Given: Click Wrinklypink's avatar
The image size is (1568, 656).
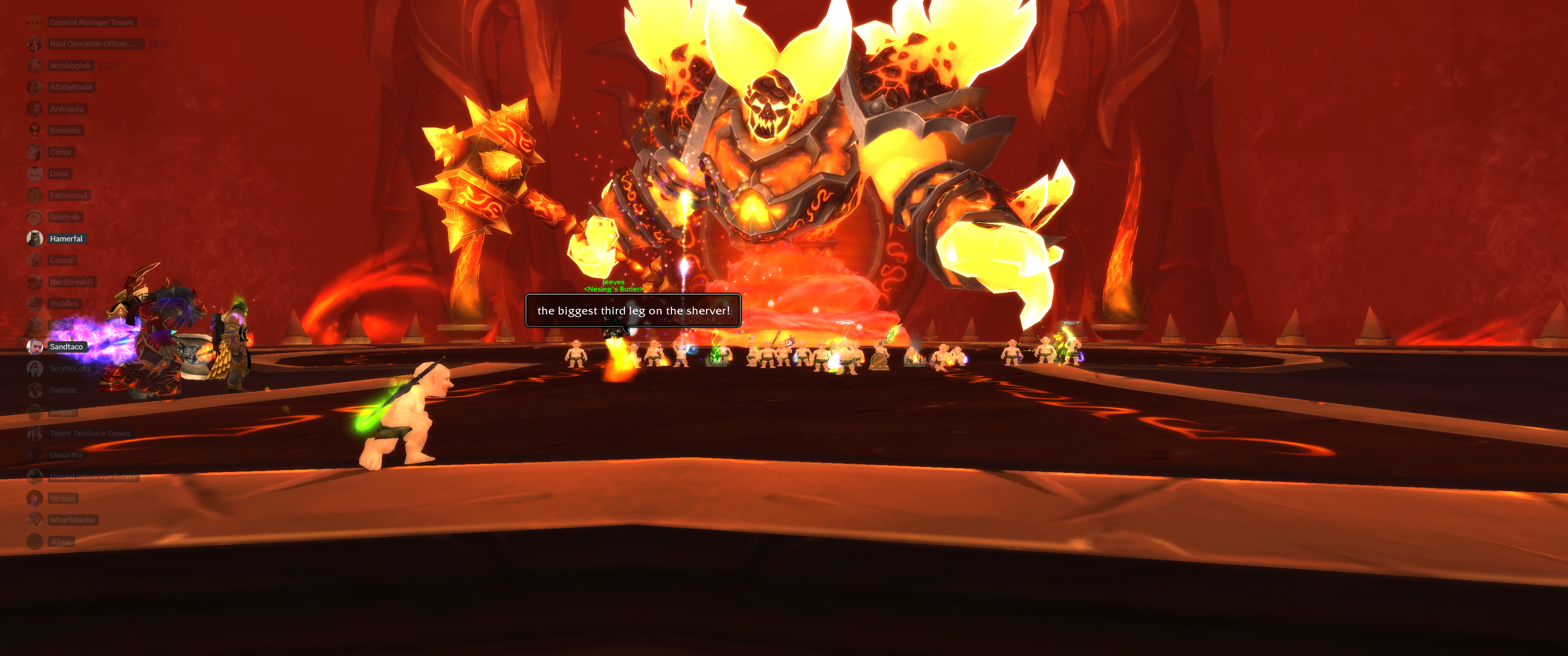Looking at the screenshot, I should pyautogui.click(x=35, y=65).
